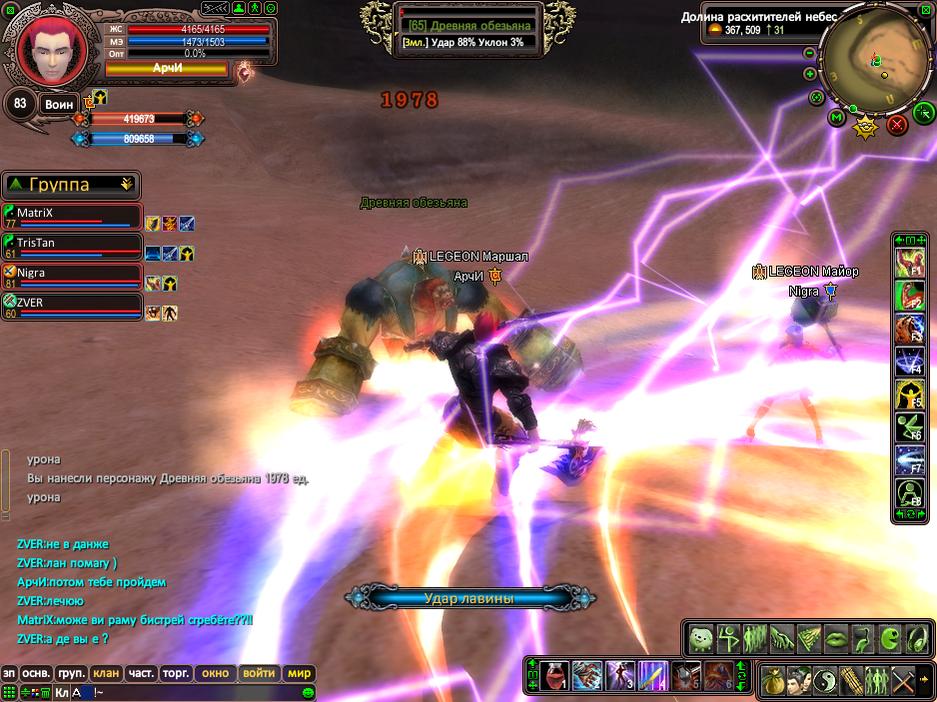This screenshot has width=937, height=702.
Task: Open the yin-yang menu icon
Action: [825, 680]
